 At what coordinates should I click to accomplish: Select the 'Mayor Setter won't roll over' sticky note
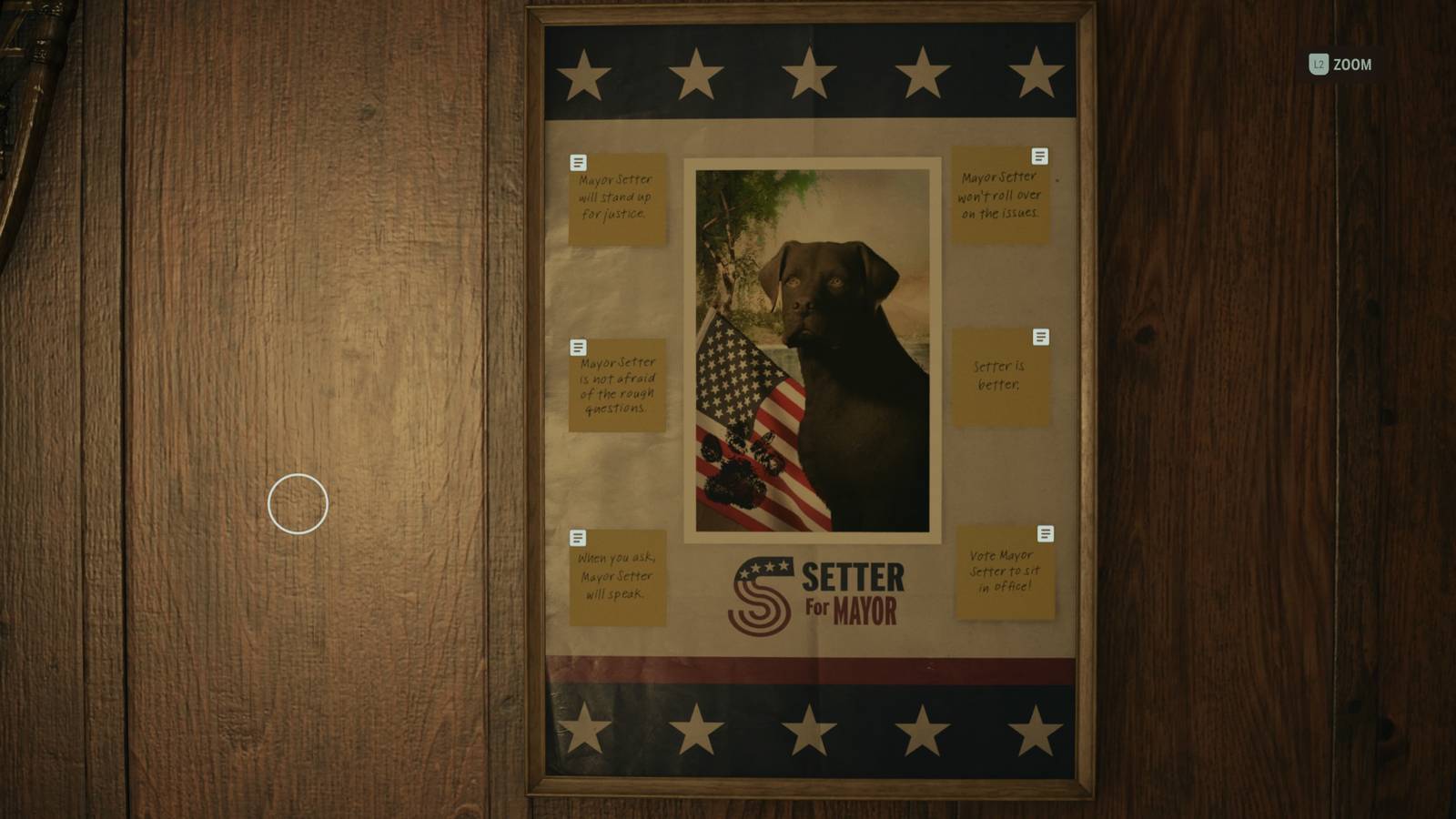1002,197
